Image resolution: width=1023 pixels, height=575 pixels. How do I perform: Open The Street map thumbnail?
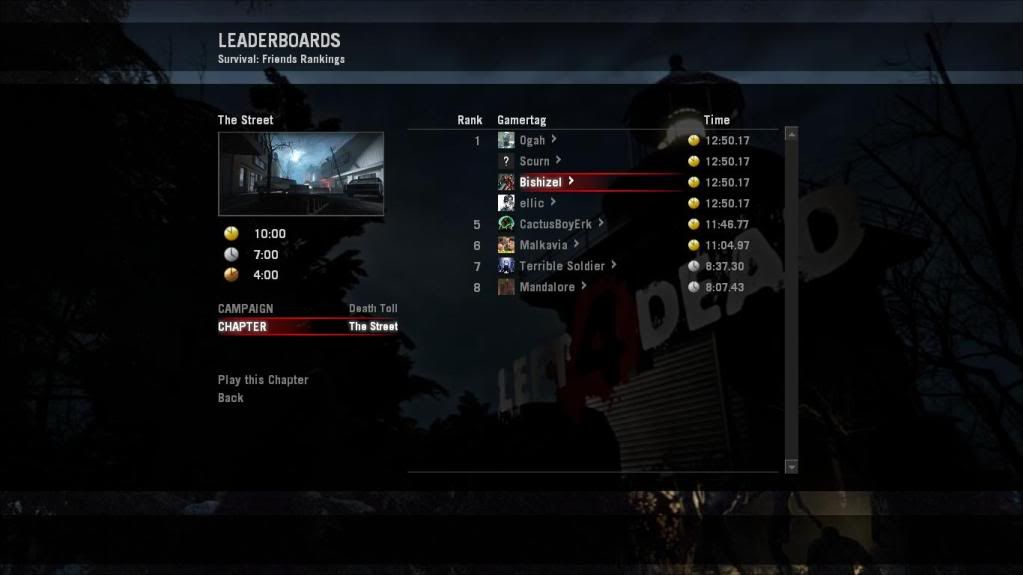click(x=301, y=174)
